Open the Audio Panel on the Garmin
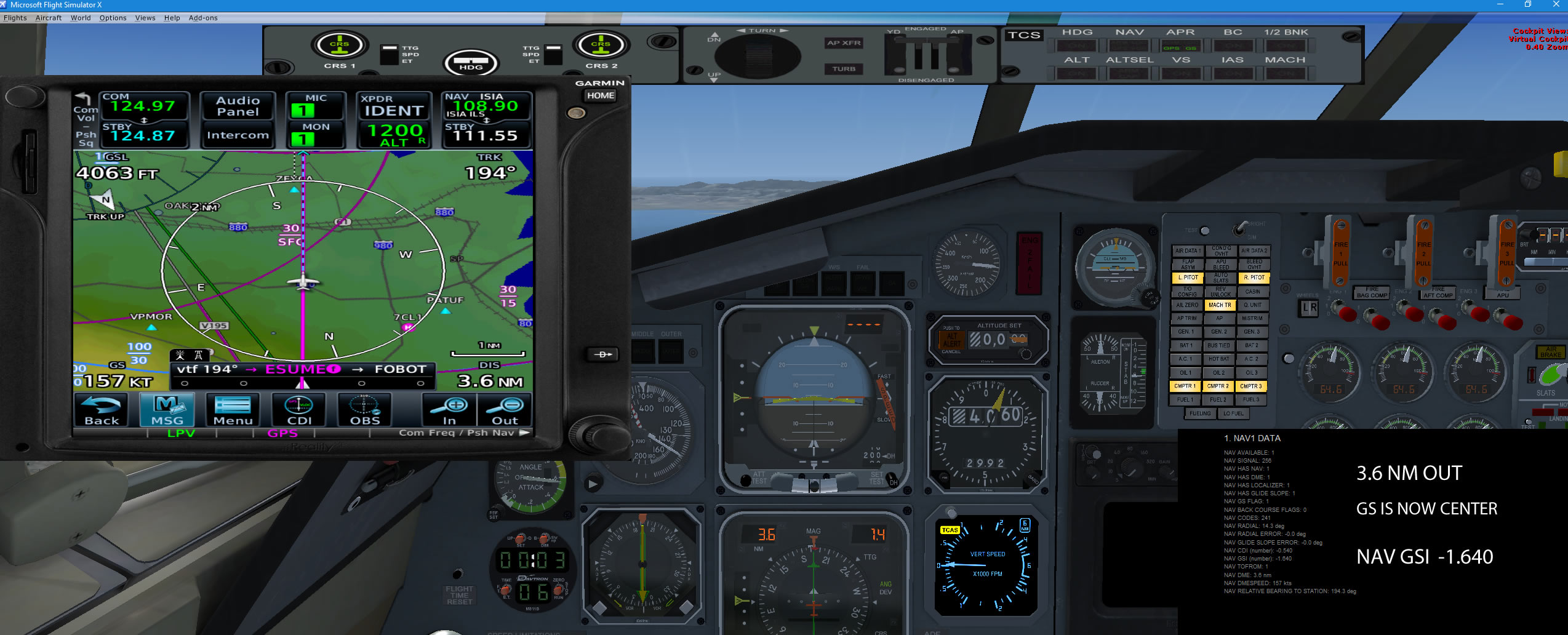 [x=238, y=106]
